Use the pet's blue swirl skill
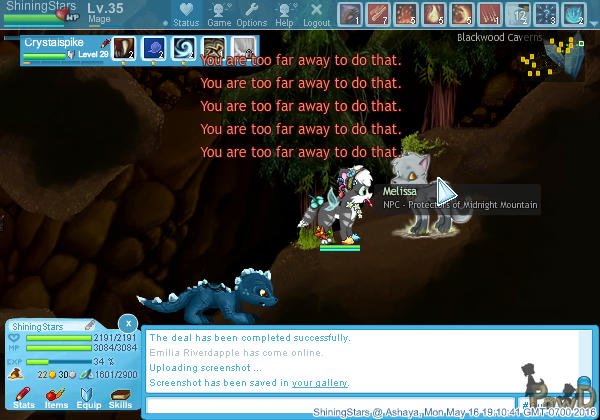The image size is (600, 420). tap(185, 49)
